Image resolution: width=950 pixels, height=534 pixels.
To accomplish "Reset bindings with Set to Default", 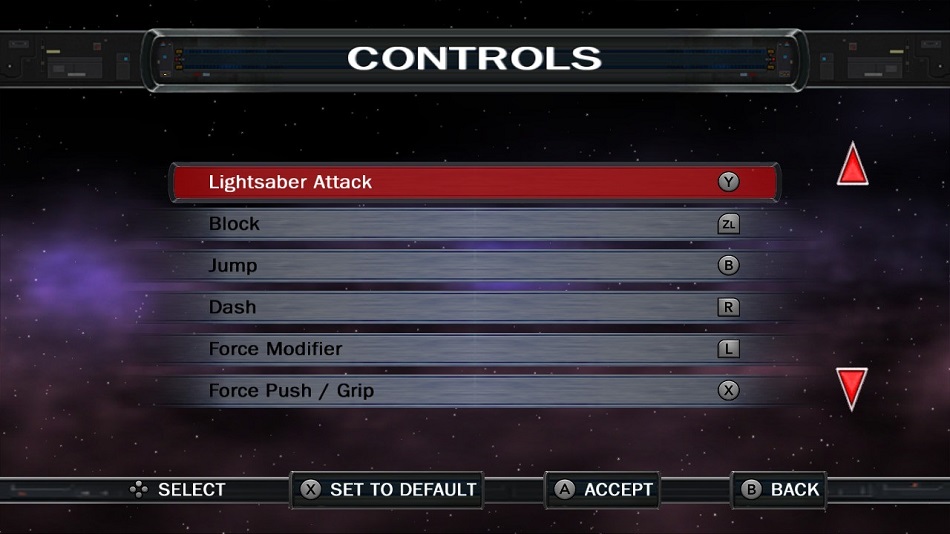I will pyautogui.click(x=388, y=489).
